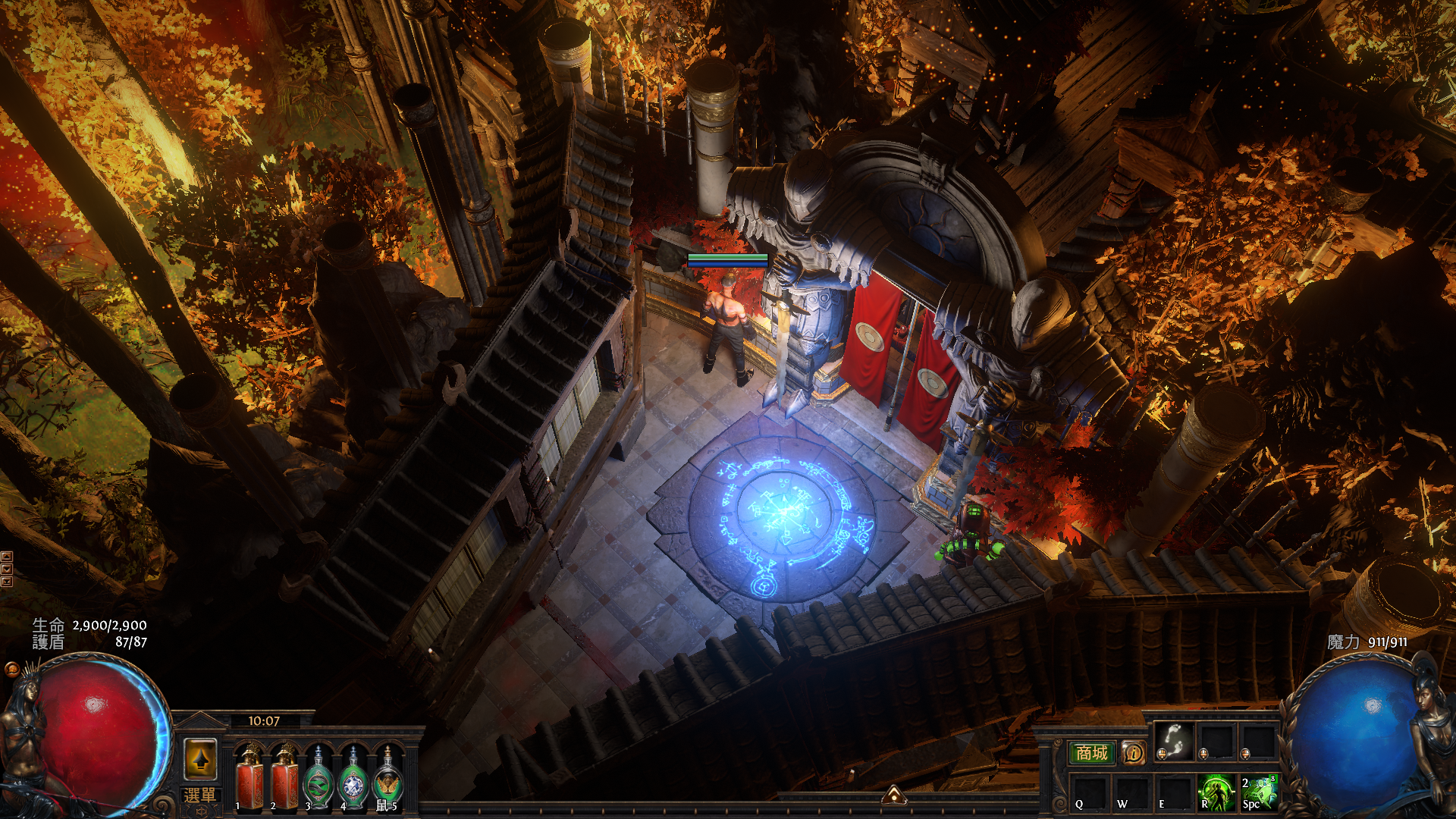Open the 選單 menu arrow button

click(x=200, y=759)
